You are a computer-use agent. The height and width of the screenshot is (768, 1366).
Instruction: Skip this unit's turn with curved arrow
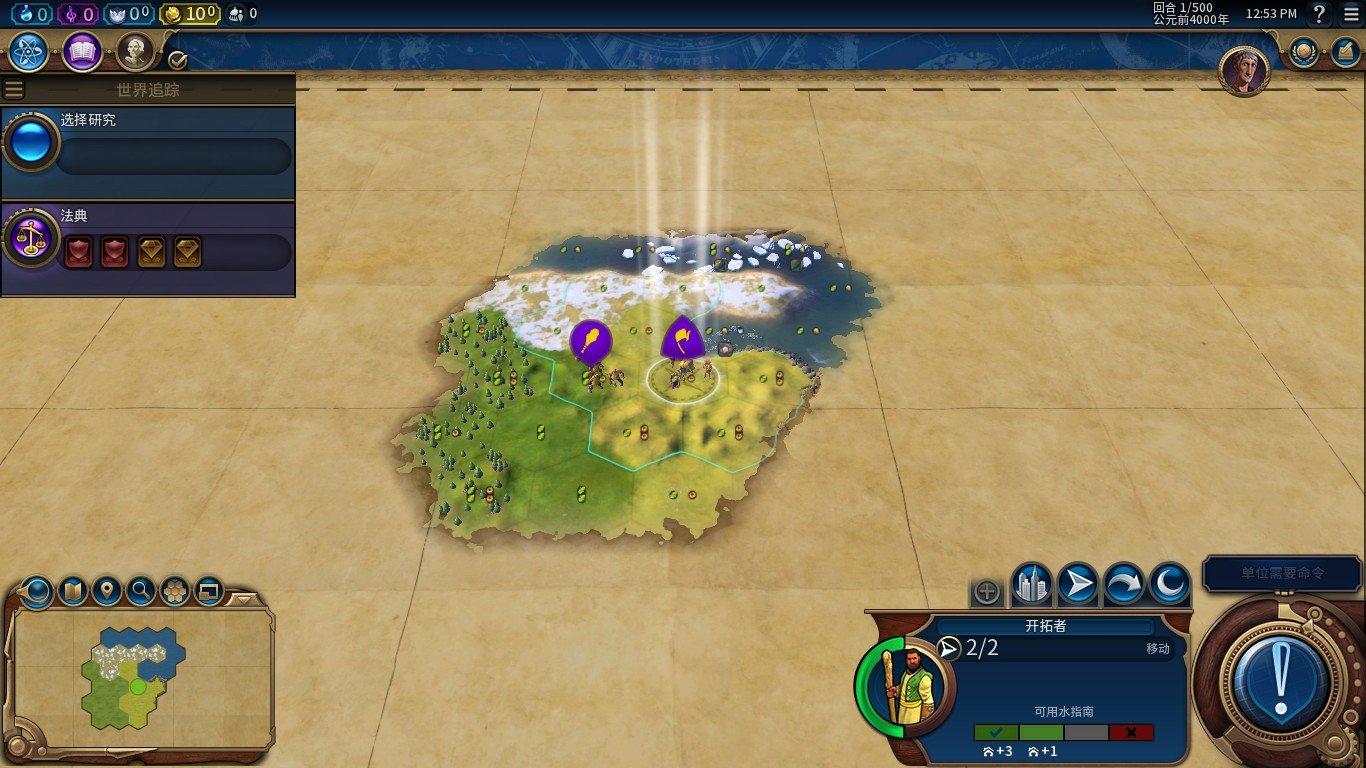point(1124,584)
